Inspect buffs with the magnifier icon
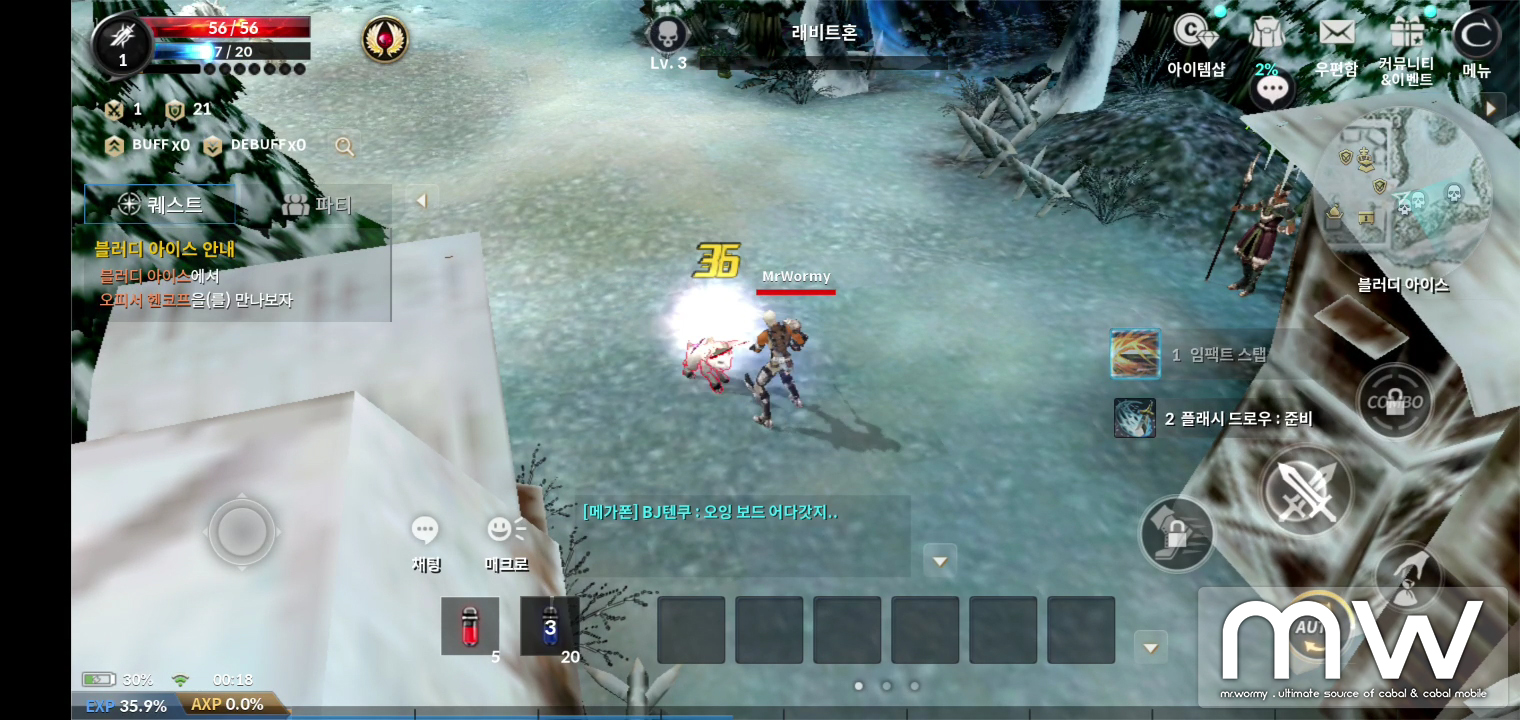1520x720 pixels. click(x=345, y=147)
